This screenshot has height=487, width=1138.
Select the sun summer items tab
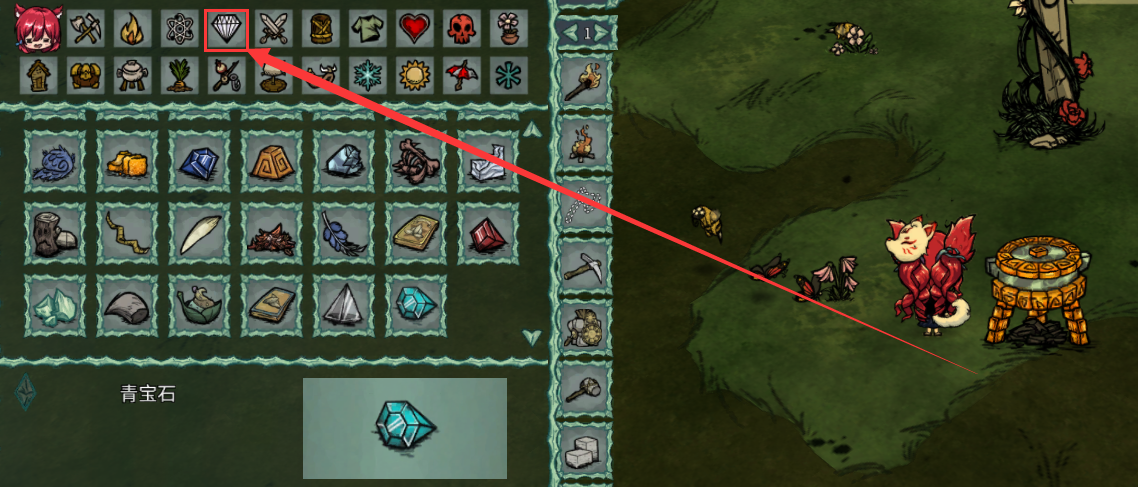[414, 75]
